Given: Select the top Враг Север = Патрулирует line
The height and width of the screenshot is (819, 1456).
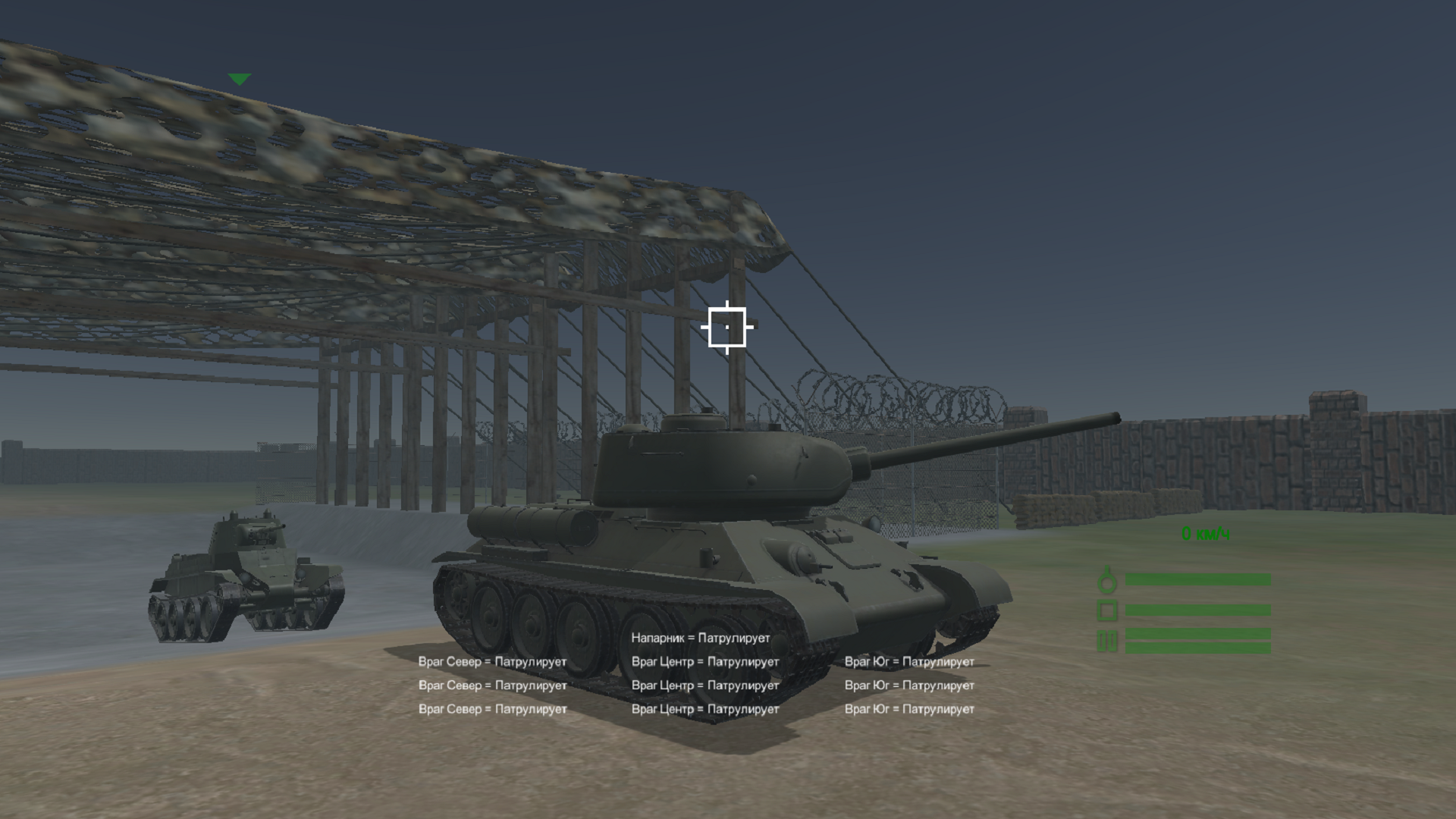Looking at the screenshot, I should coord(493,661).
